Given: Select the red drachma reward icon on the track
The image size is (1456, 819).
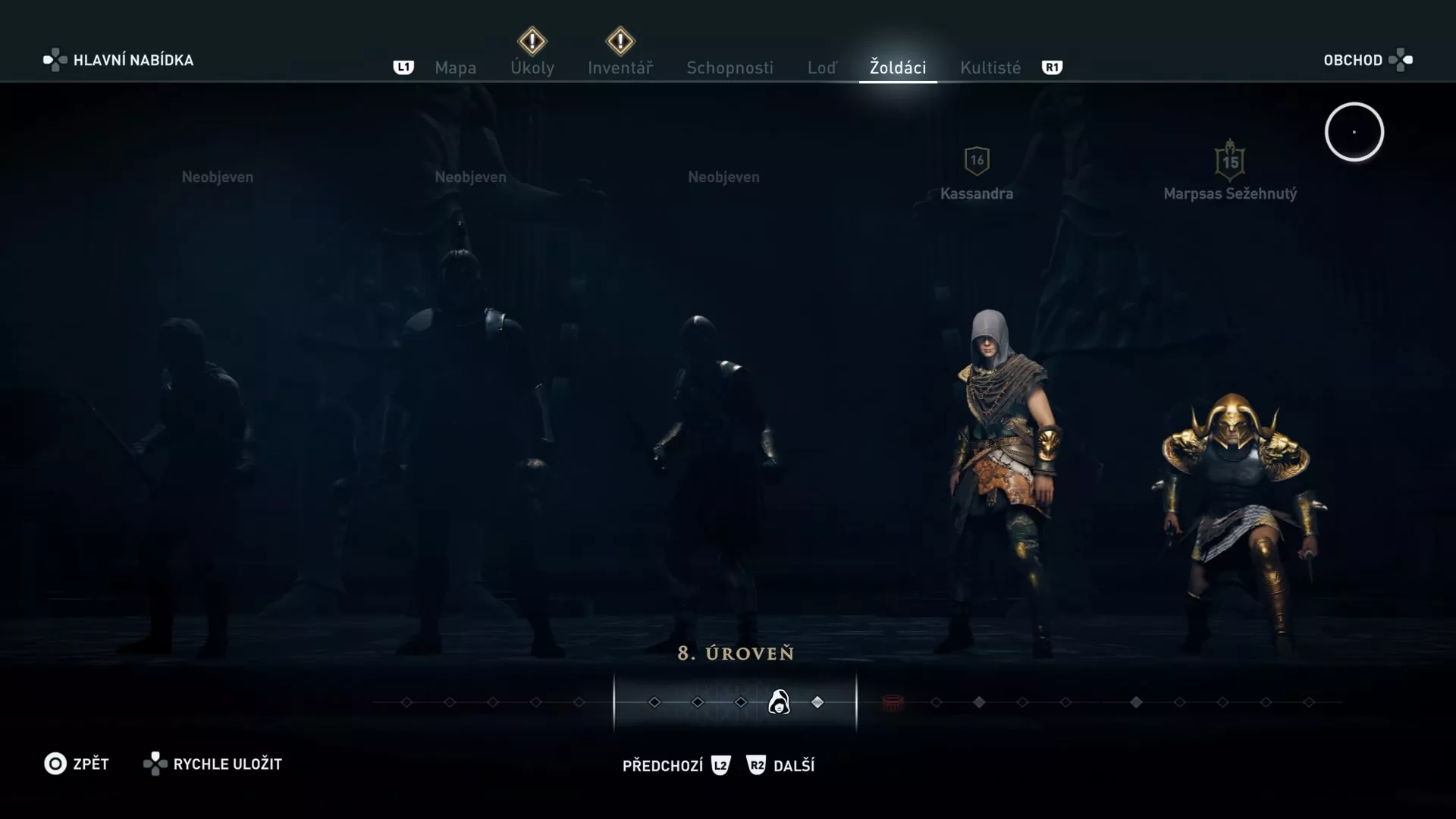Looking at the screenshot, I should coord(893,704).
